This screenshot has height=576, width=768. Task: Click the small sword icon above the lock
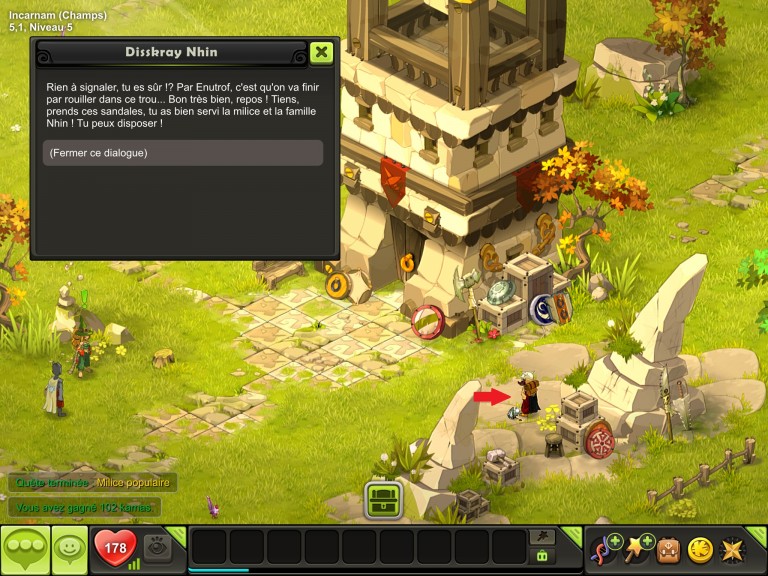[x=543, y=536]
